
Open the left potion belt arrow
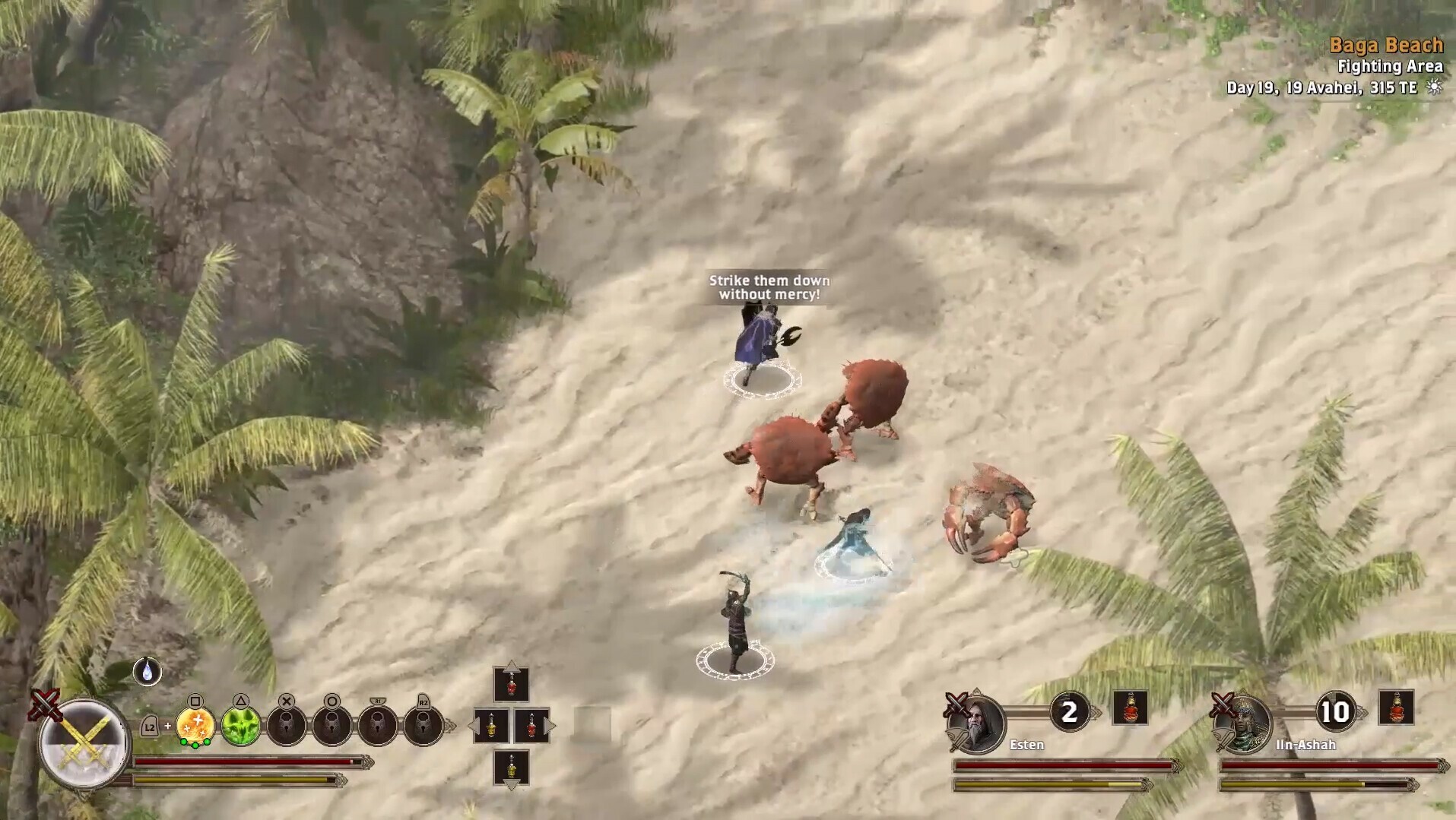[x=475, y=724]
